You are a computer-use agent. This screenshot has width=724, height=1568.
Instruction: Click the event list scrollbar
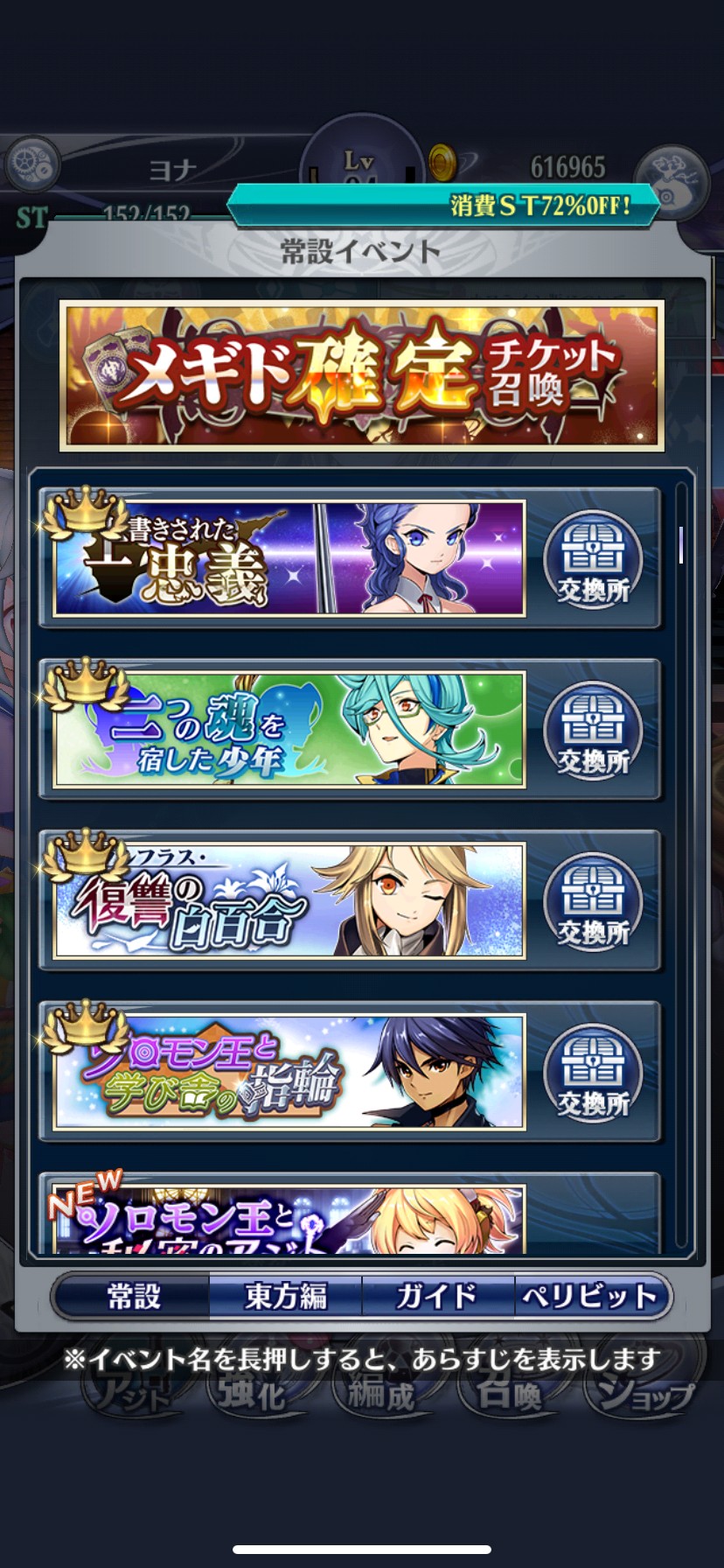[681, 544]
